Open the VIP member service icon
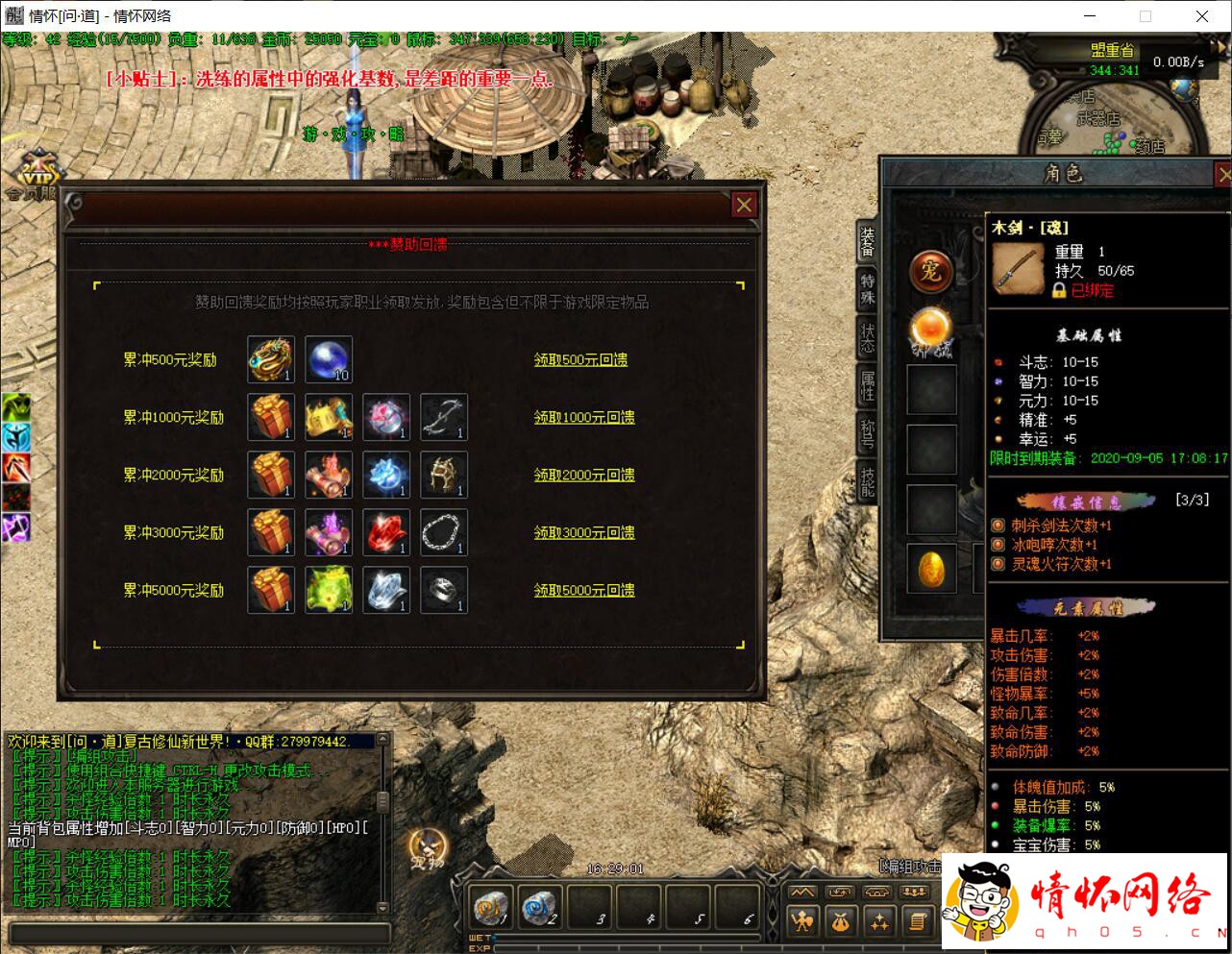 [x=38, y=176]
